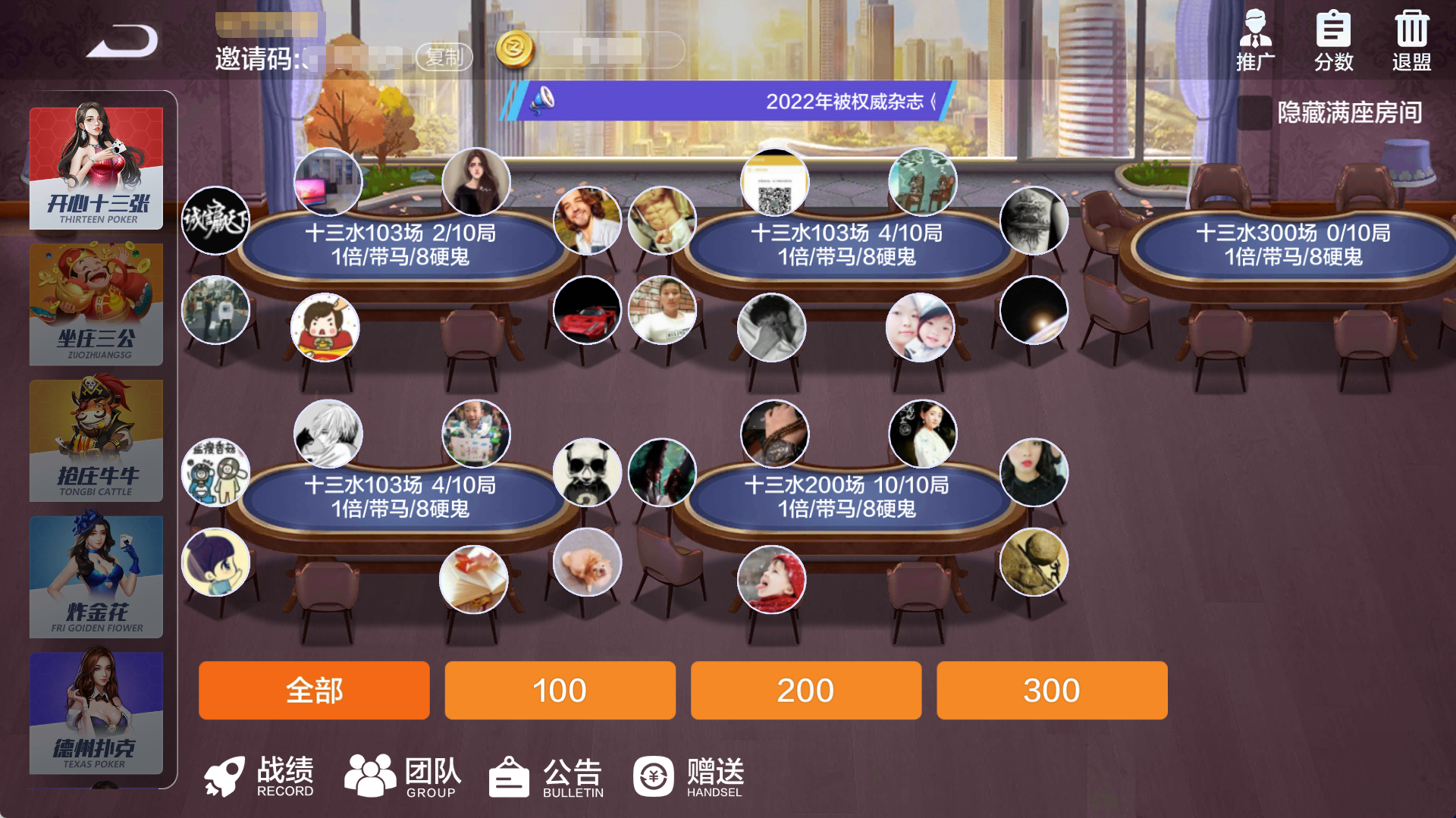Filter rooms by 200 stake

tap(805, 691)
